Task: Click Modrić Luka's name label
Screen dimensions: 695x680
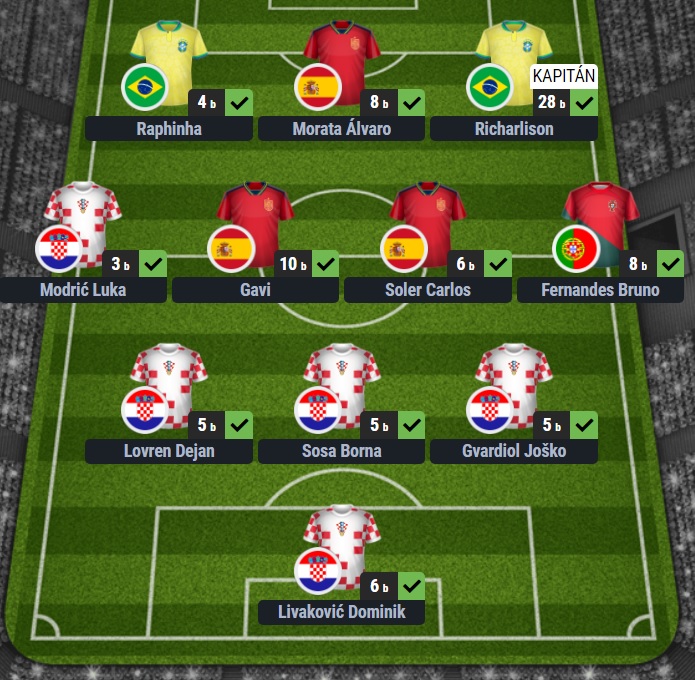Action: [x=82, y=291]
